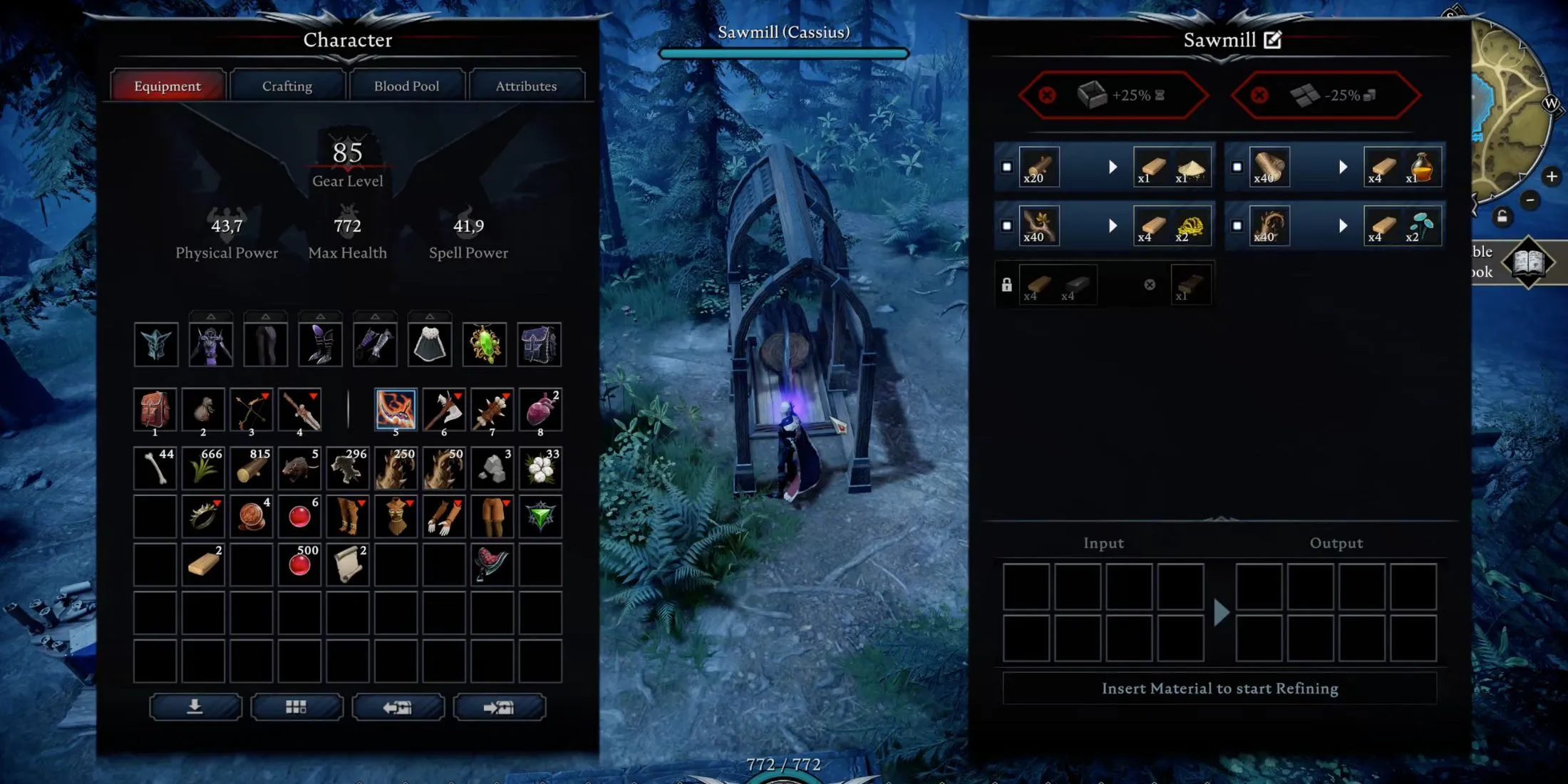Click the compact stacks grid icon

click(297, 706)
